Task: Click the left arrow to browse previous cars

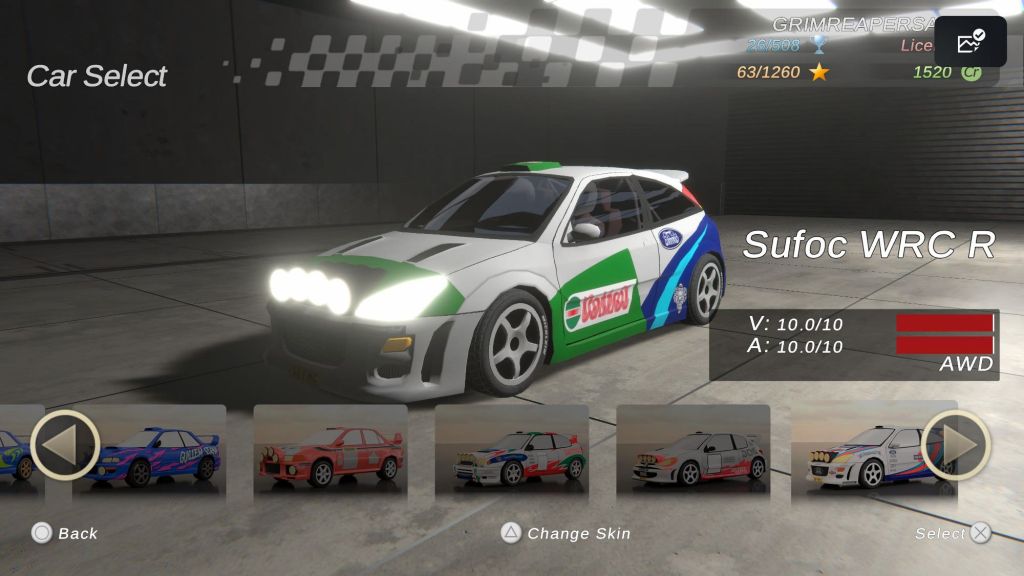Action: (65, 445)
